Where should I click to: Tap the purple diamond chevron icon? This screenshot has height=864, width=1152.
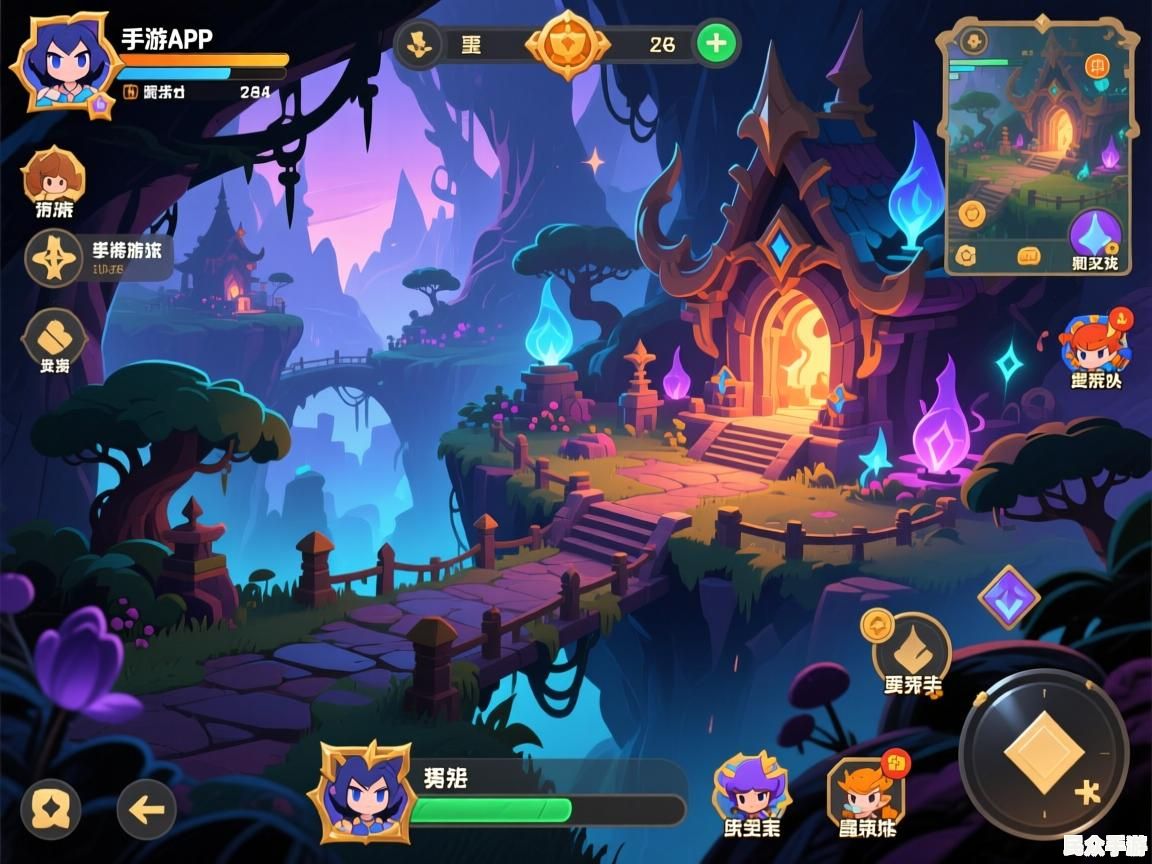1008,598
